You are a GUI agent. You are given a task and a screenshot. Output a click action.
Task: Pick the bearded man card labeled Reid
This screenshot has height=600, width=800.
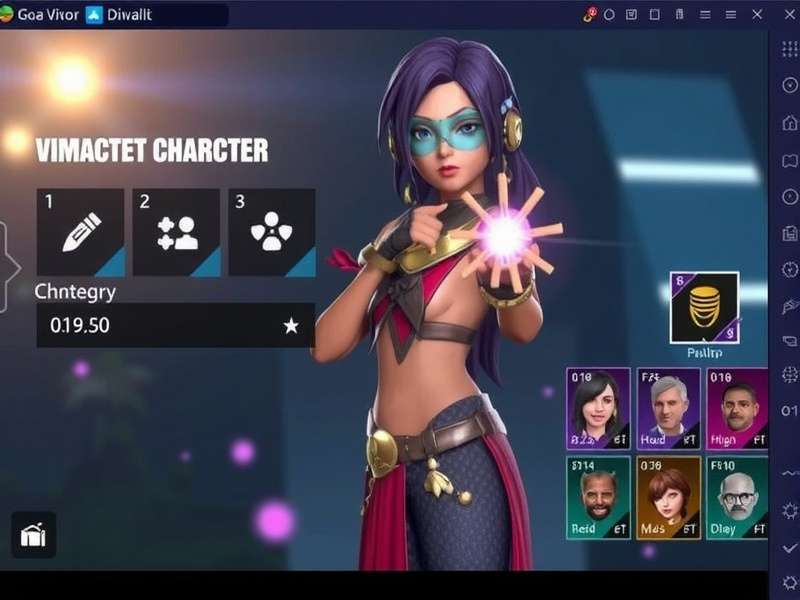click(598, 497)
